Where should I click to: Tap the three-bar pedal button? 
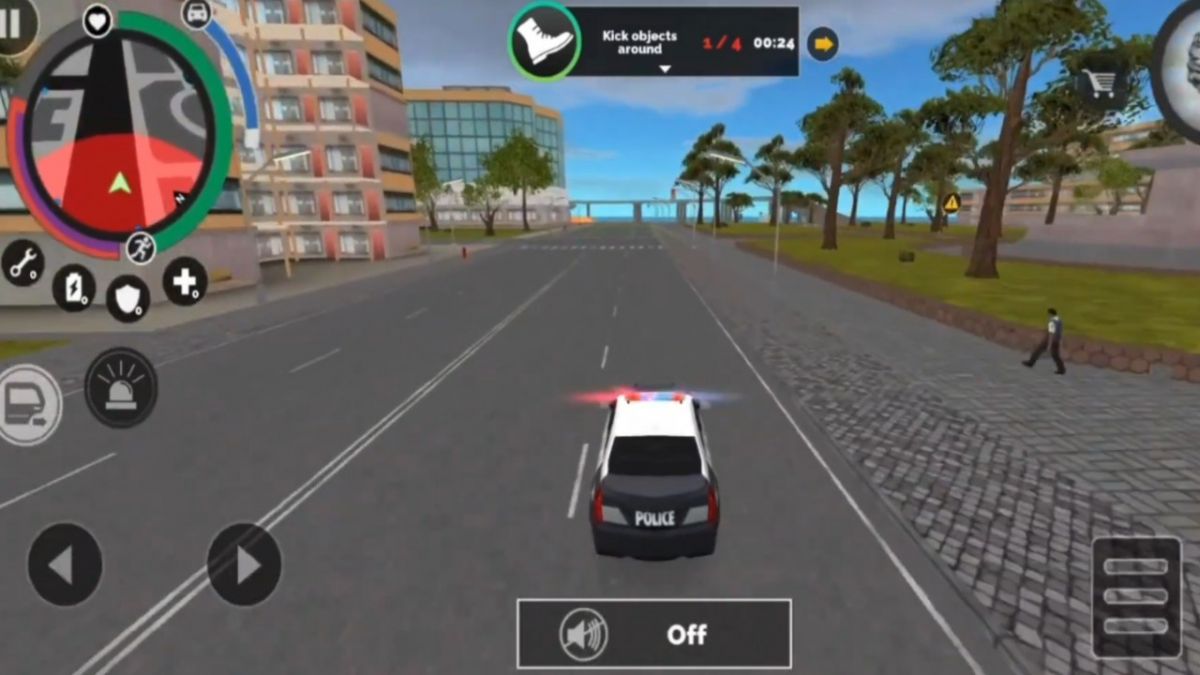pos(1137,597)
